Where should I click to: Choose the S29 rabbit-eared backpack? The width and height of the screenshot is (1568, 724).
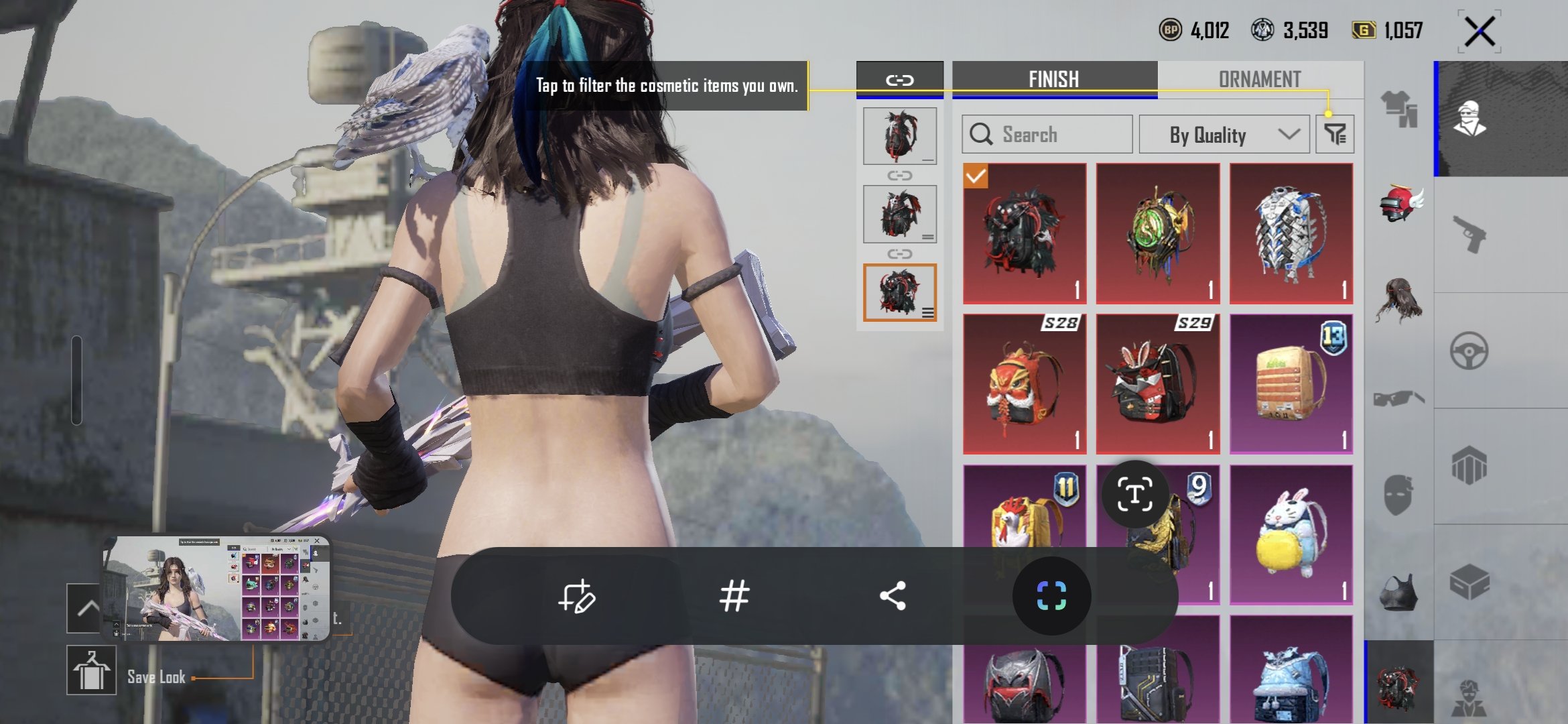point(1157,384)
